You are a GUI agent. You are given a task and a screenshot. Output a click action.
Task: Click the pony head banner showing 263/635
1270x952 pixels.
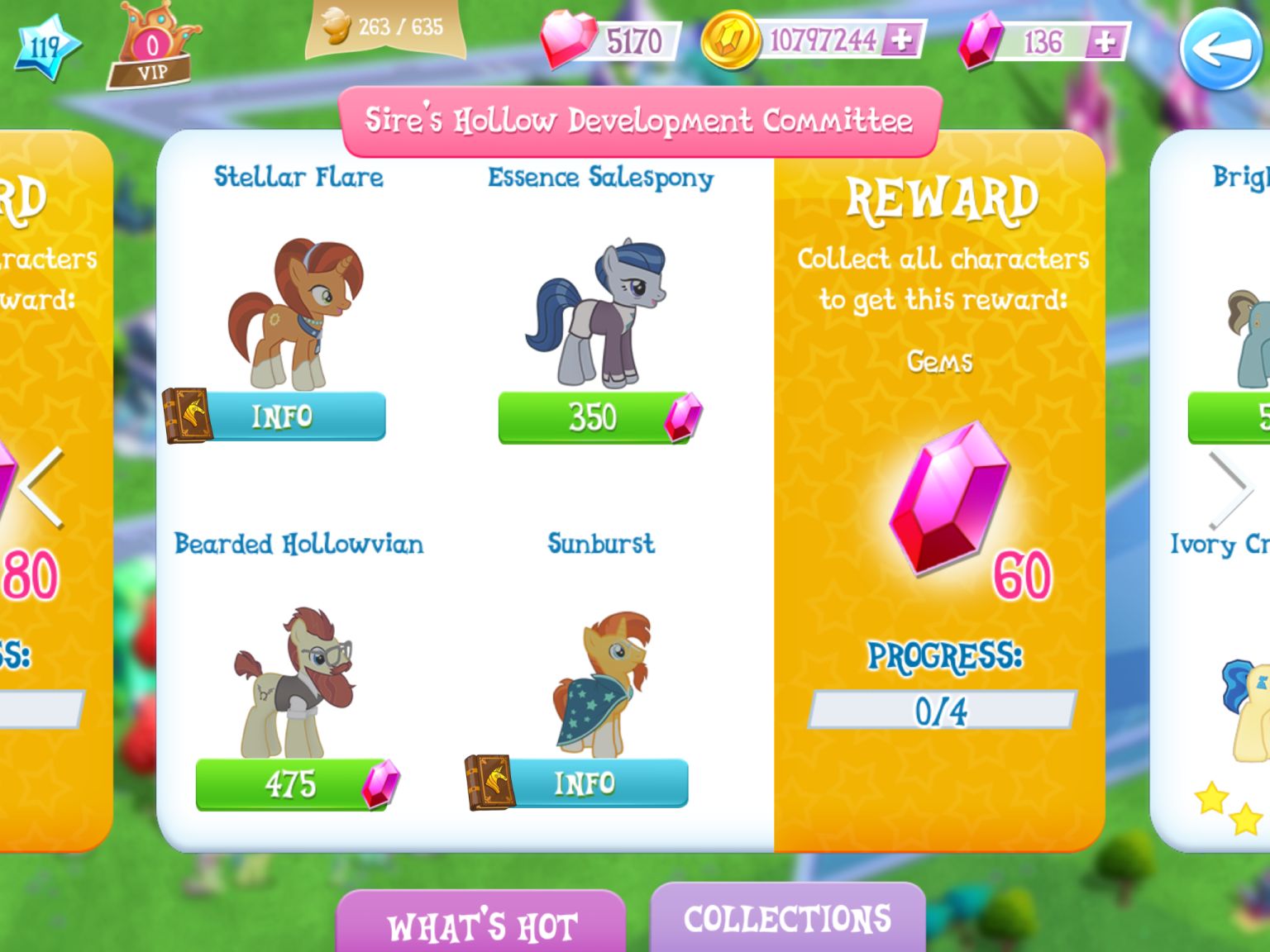[x=382, y=28]
